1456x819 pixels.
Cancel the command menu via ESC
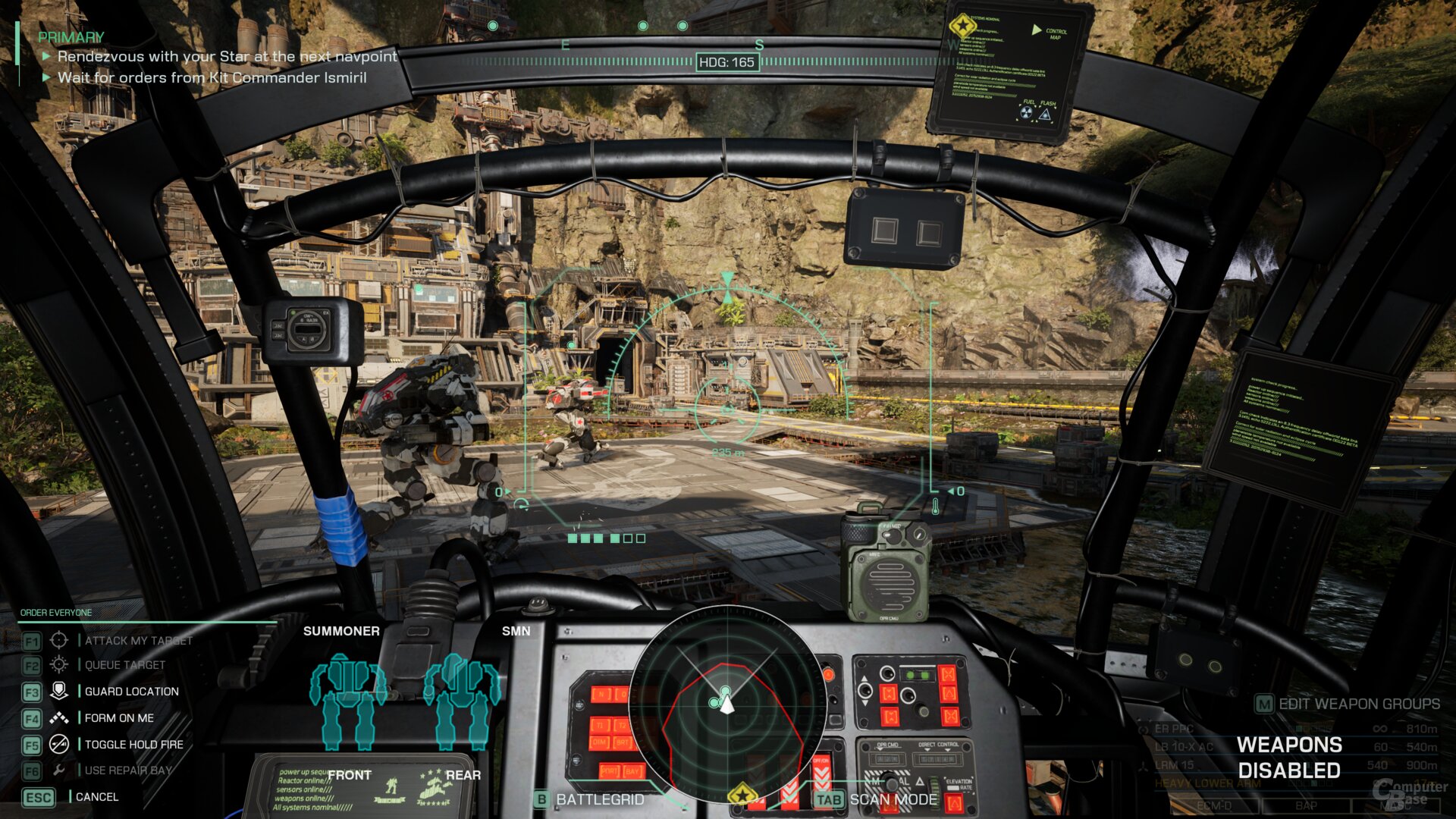(x=40, y=797)
